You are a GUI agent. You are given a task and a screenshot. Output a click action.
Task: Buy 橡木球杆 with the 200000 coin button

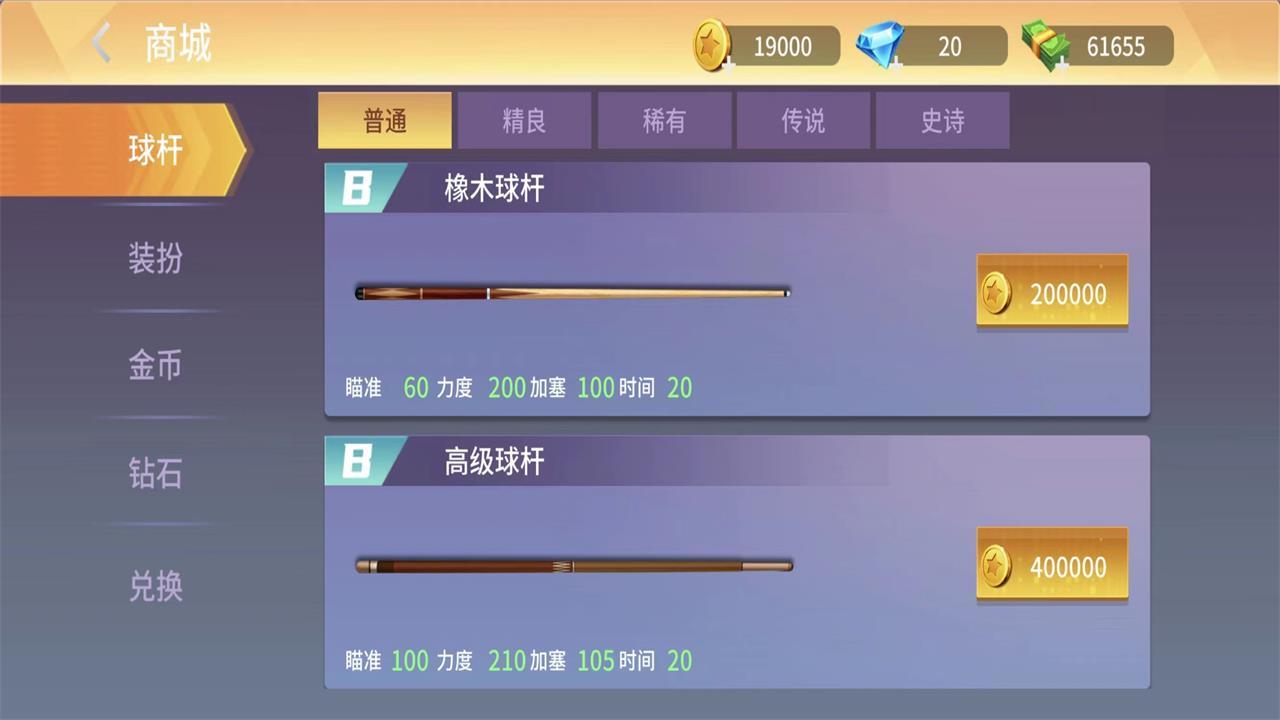[x=1052, y=293]
